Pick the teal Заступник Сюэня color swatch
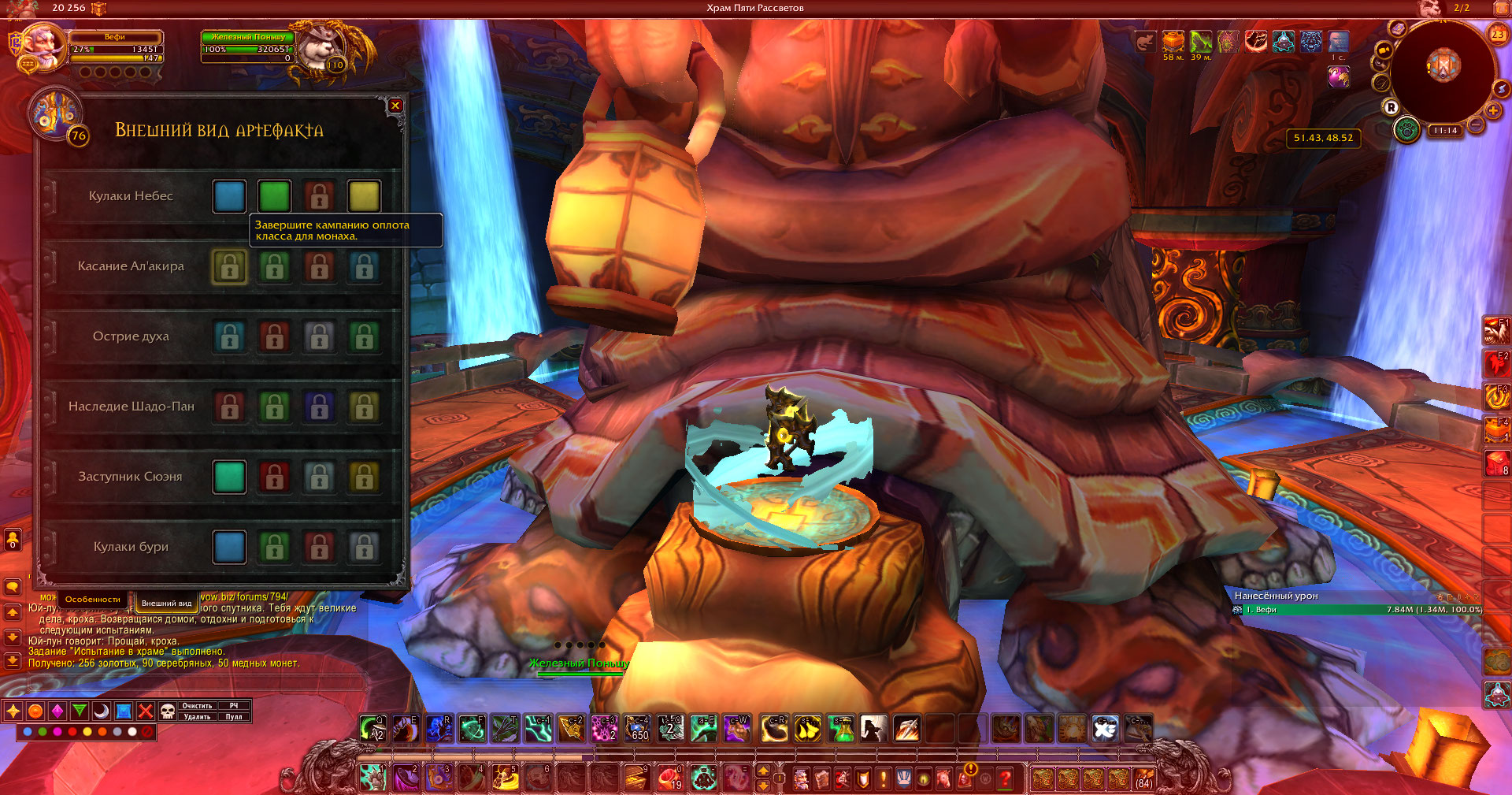The image size is (1512, 795). pyautogui.click(x=229, y=477)
